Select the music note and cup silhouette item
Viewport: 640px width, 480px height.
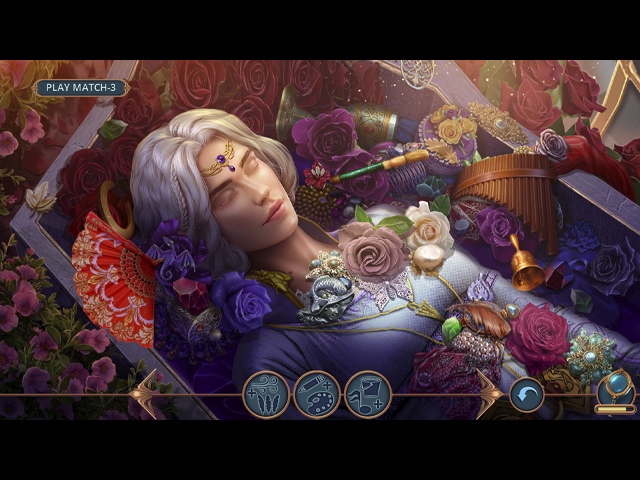pos(367,394)
